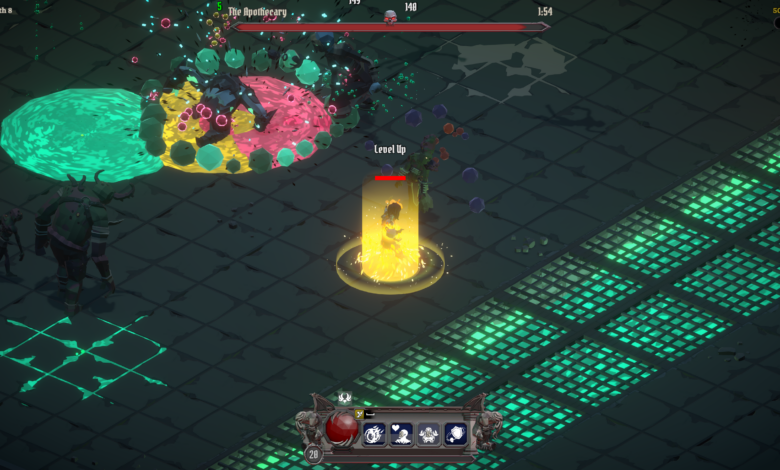The image size is (780, 470).
Task: Select the shield and comet ability
Action: coord(455,435)
